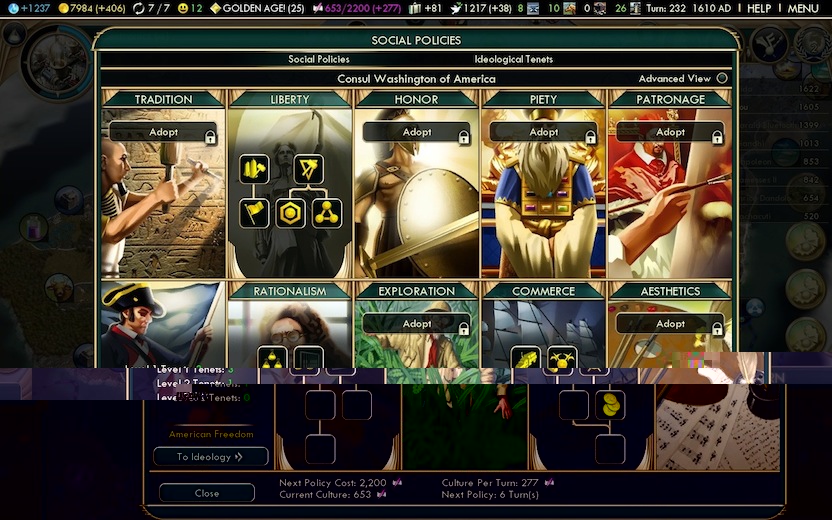Adopt the Aesthetics policy tree
The image size is (832, 520).
(x=671, y=324)
